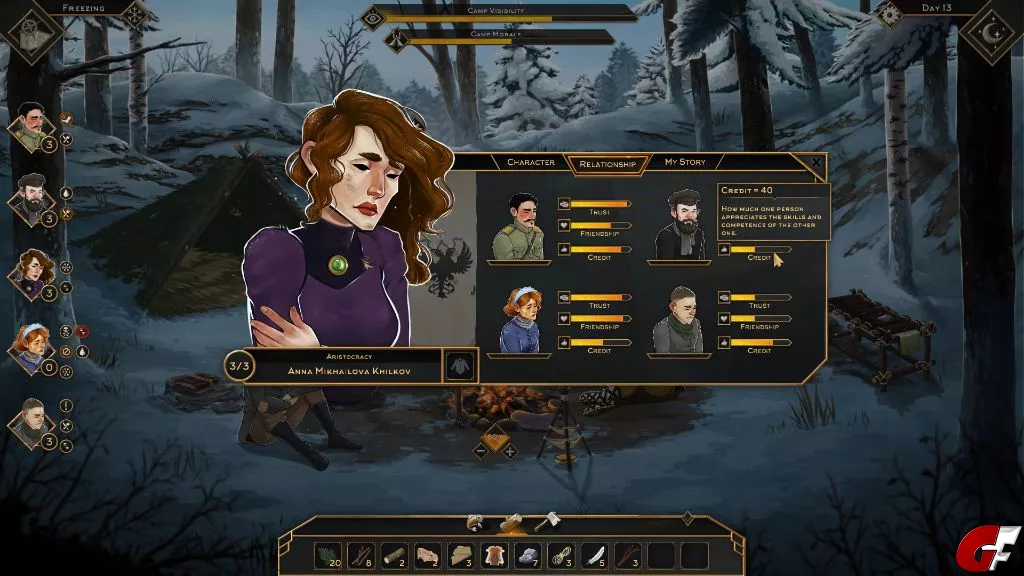1024x576 pixels.
Task: Click the Camp Visibility eye icon
Action: pos(373,16)
